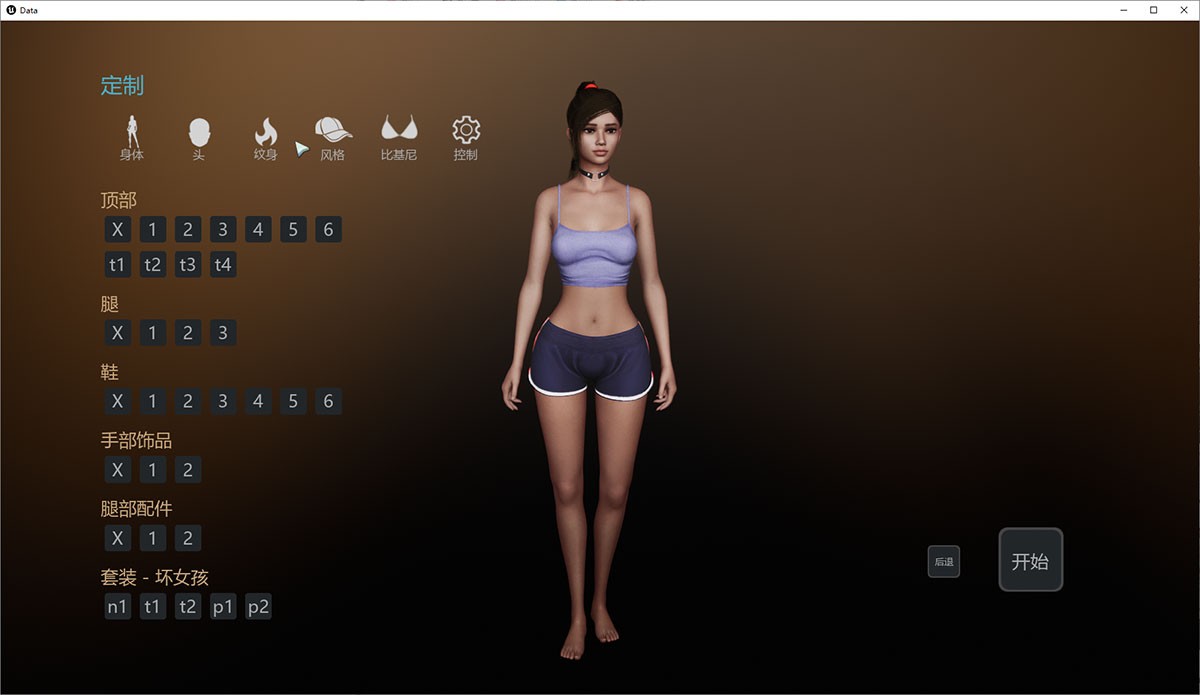Select hand accessory 2 under 手部饰品

[188, 470]
